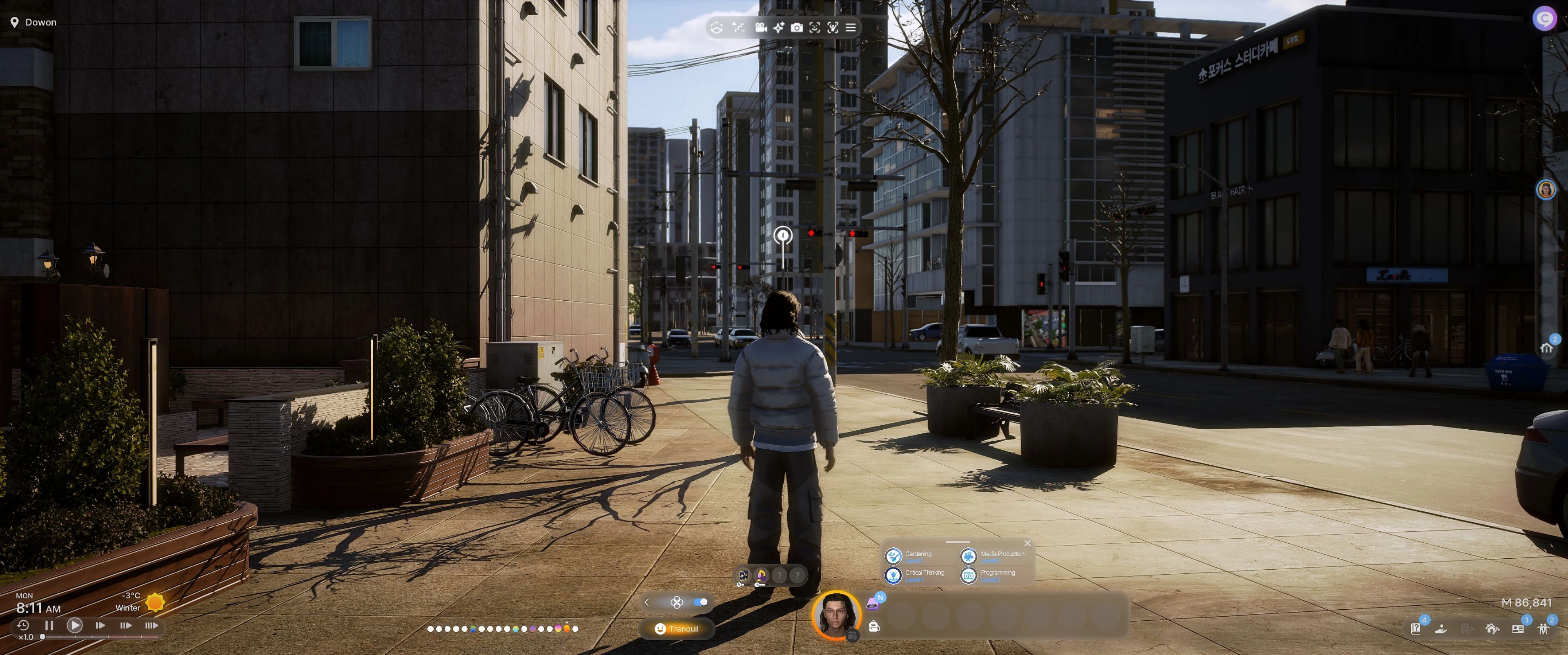Pause the game time
The height and width of the screenshot is (655, 1568).
pyautogui.click(x=49, y=625)
